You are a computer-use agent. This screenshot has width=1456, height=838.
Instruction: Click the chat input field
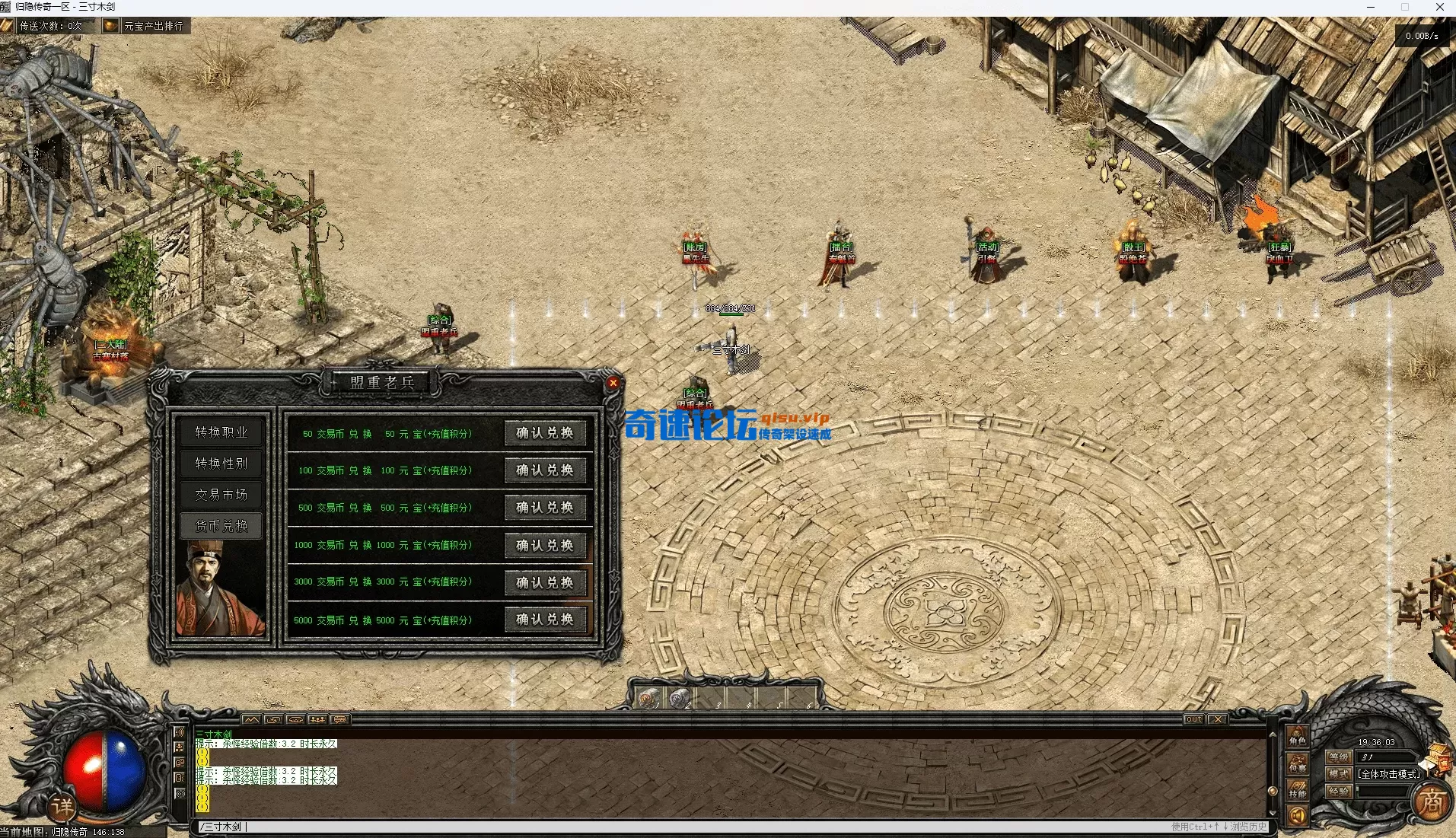[685, 827]
